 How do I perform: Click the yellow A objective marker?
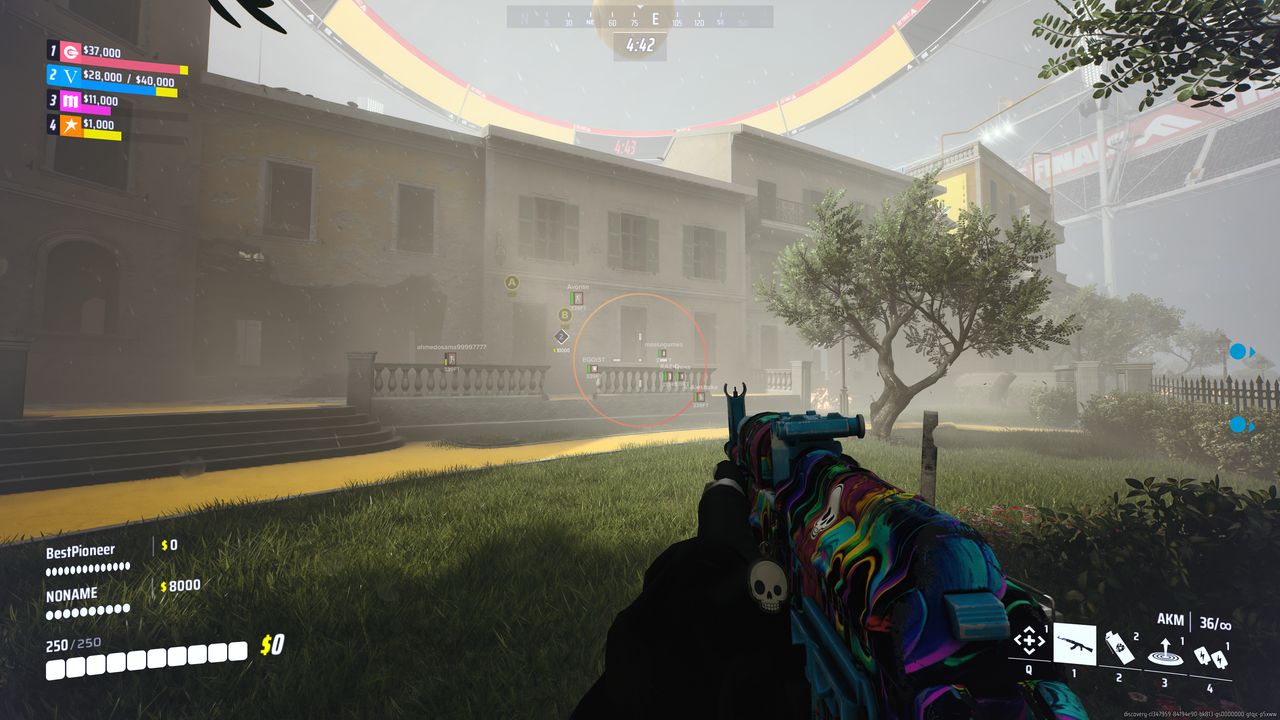pyautogui.click(x=512, y=283)
